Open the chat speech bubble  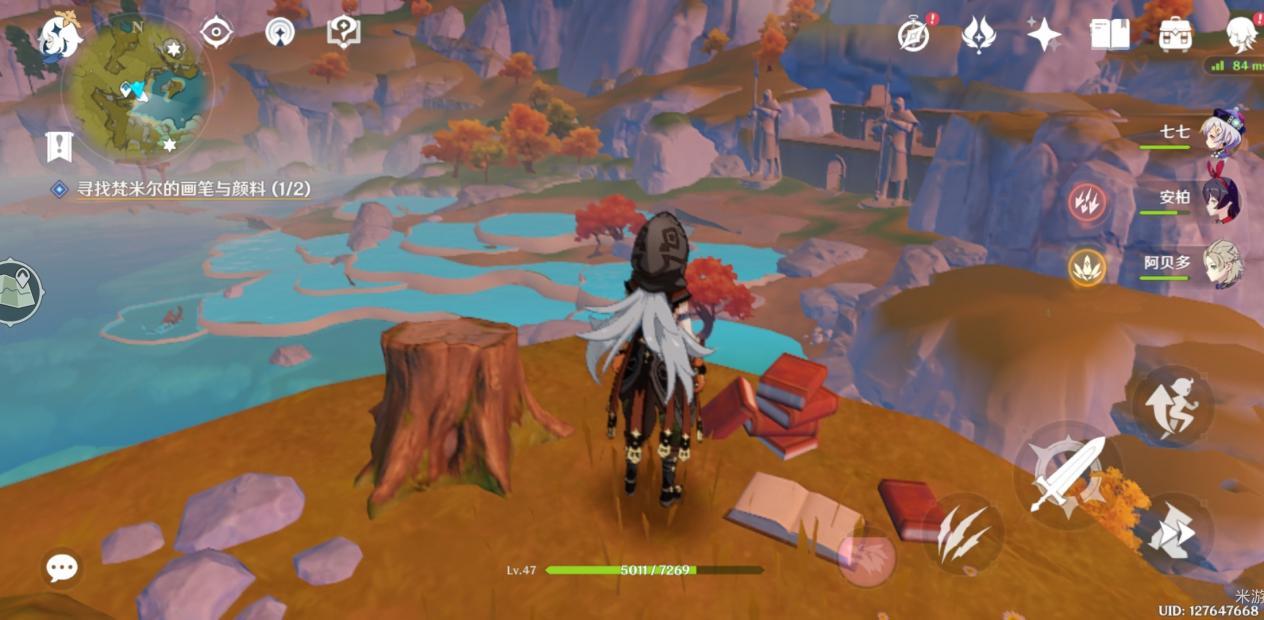(62, 568)
